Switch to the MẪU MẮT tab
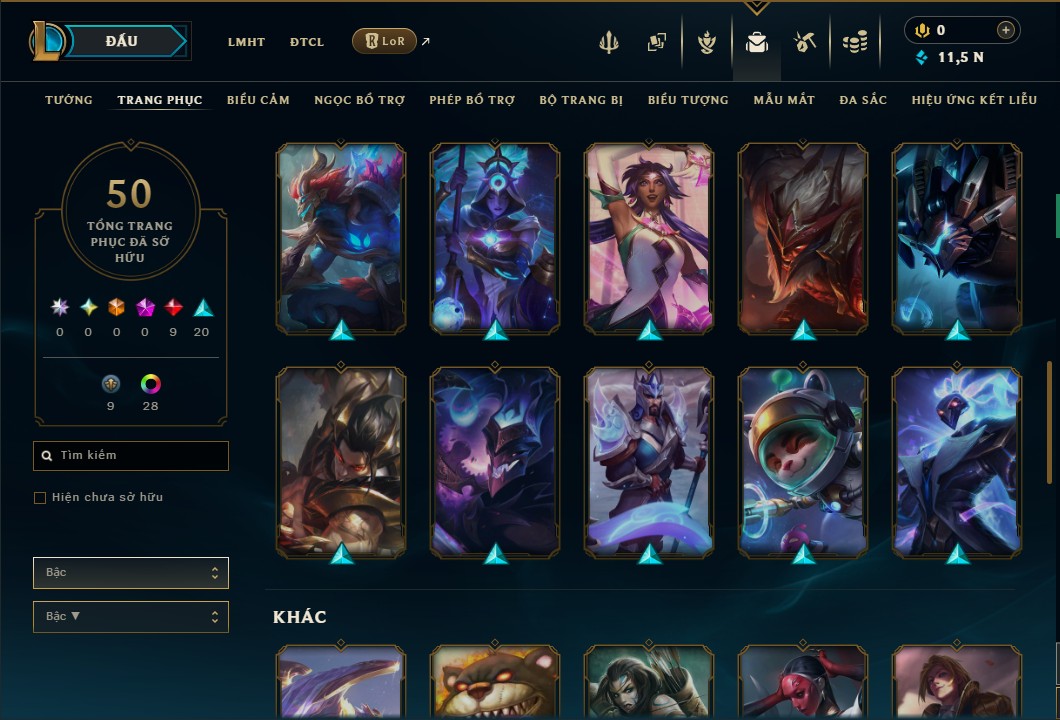Image resolution: width=1060 pixels, height=720 pixels. pos(784,100)
